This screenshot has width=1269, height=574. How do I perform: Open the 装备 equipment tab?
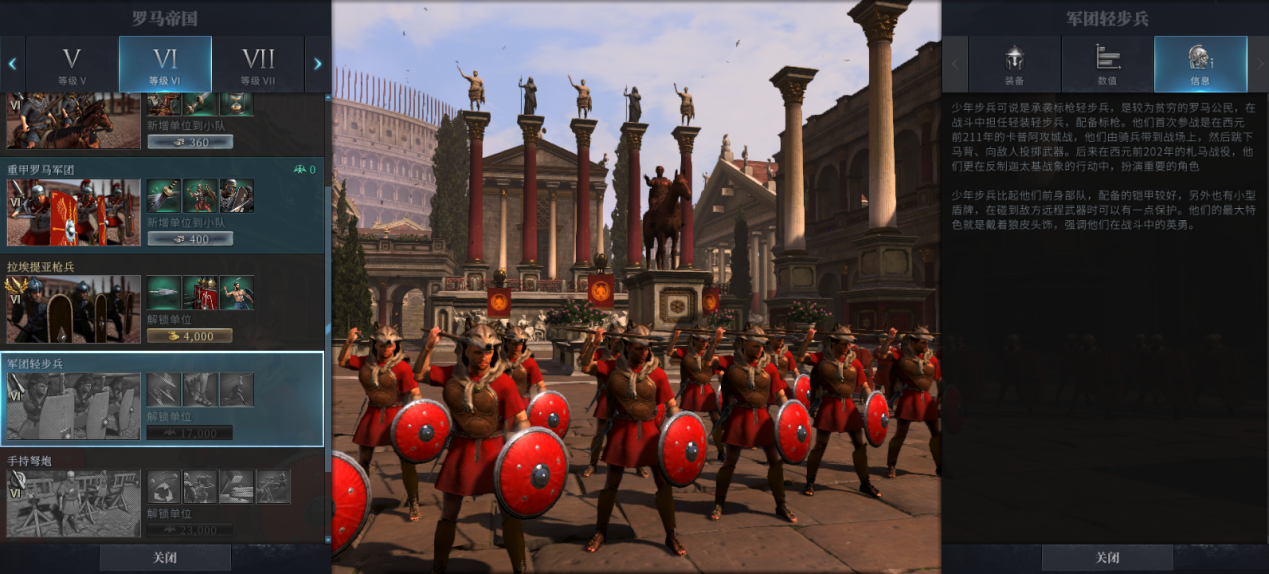click(x=1014, y=64)
